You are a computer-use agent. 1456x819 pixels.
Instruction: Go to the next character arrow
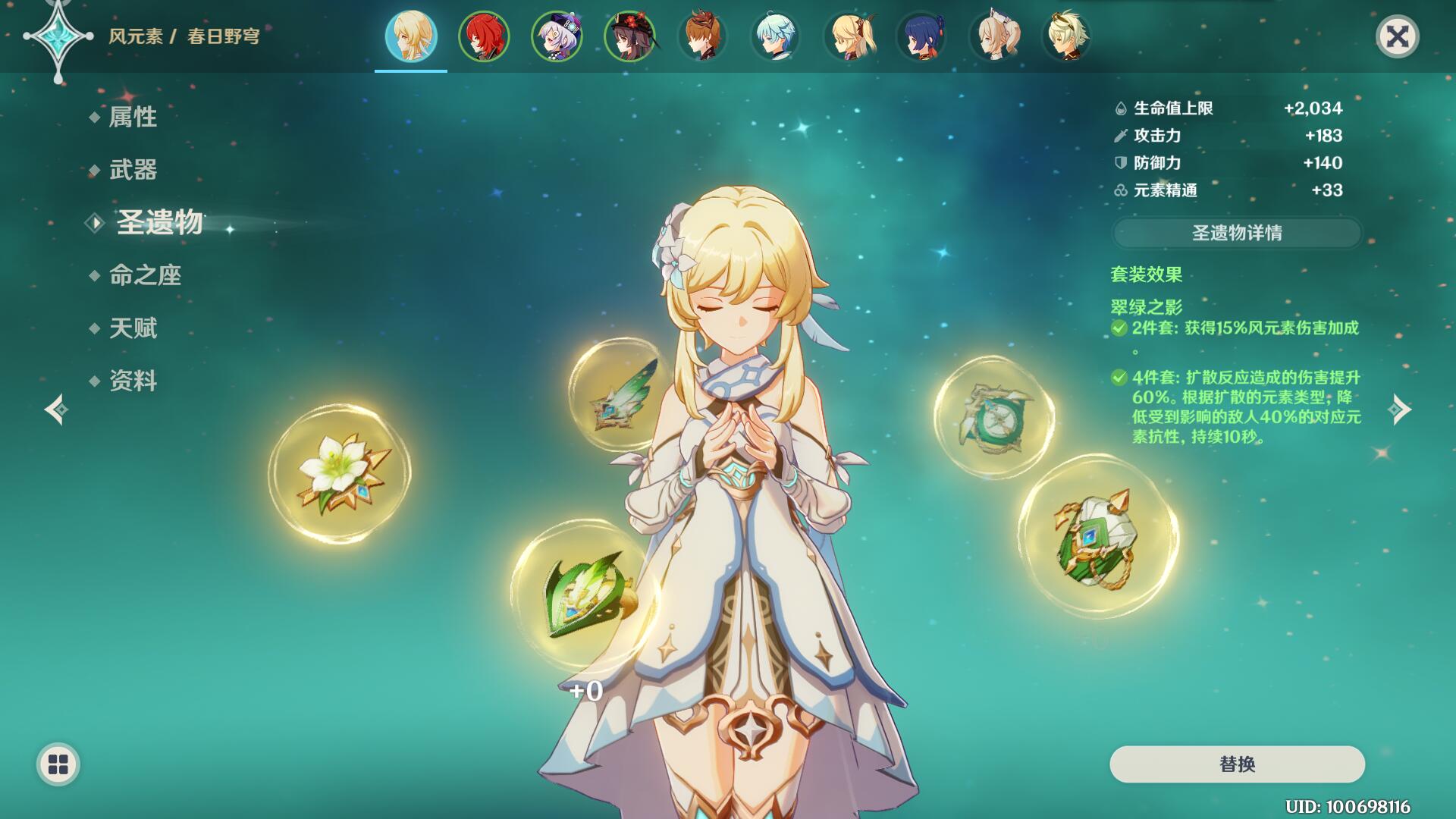1399,409
